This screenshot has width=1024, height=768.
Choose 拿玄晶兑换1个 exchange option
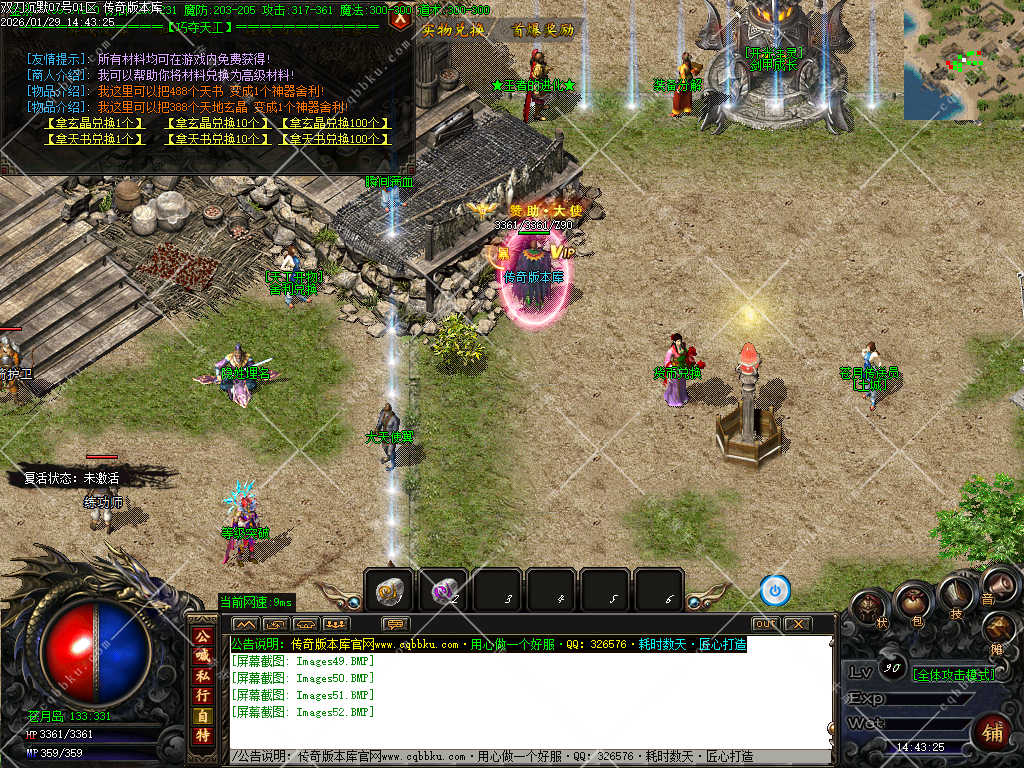[95, 123]
